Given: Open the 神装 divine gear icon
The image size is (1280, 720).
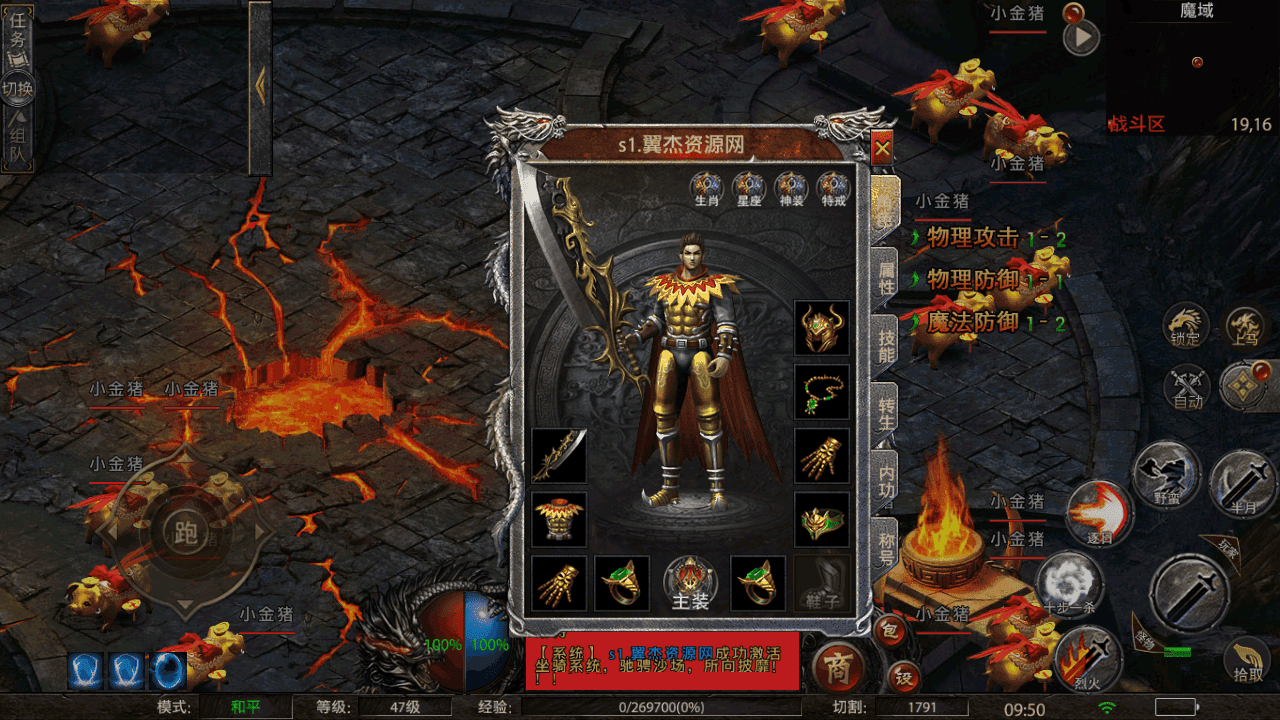Looking at the screenshot, I should click(791, 188).
